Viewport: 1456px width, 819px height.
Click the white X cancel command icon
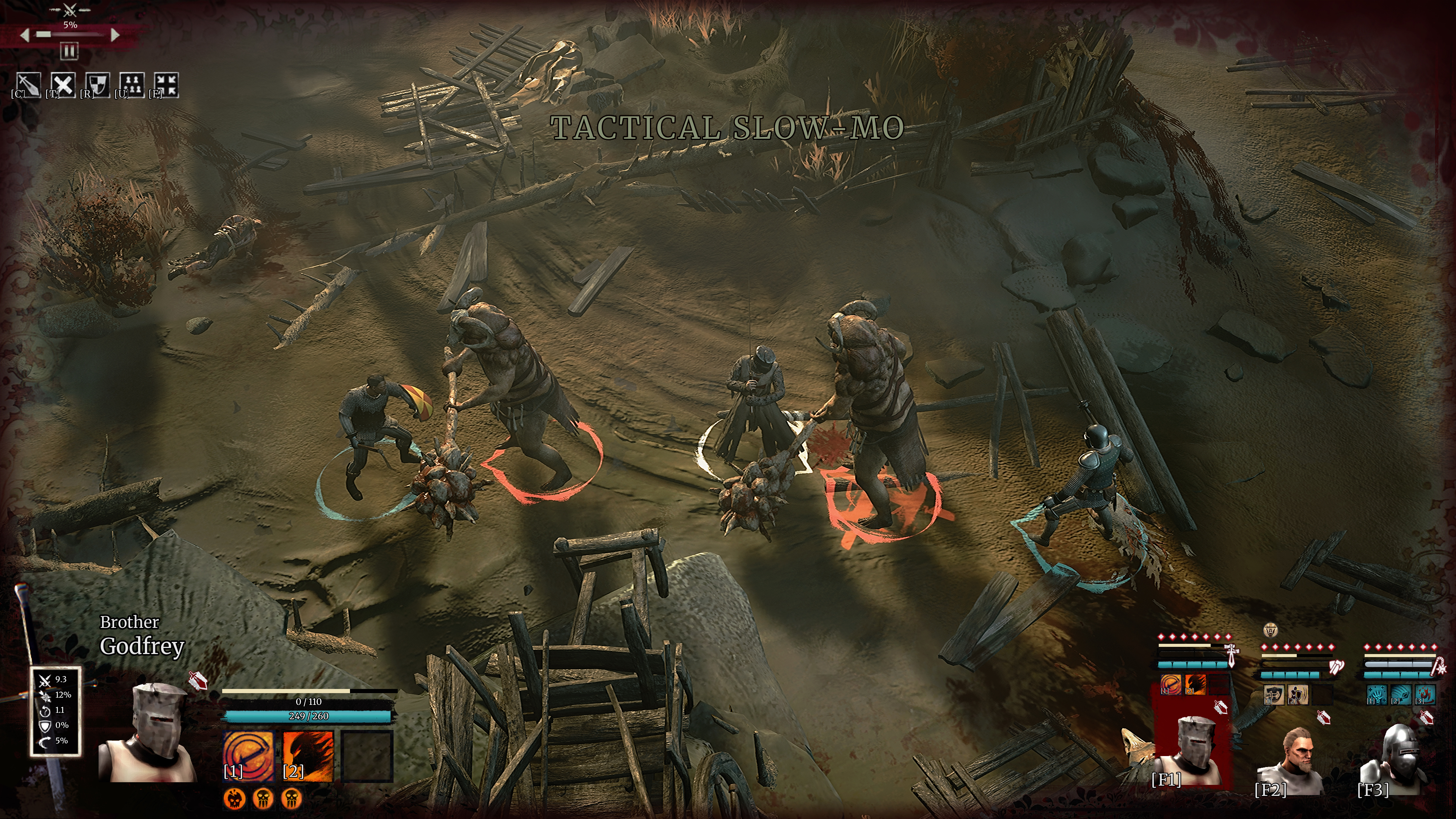click(63, 85)
